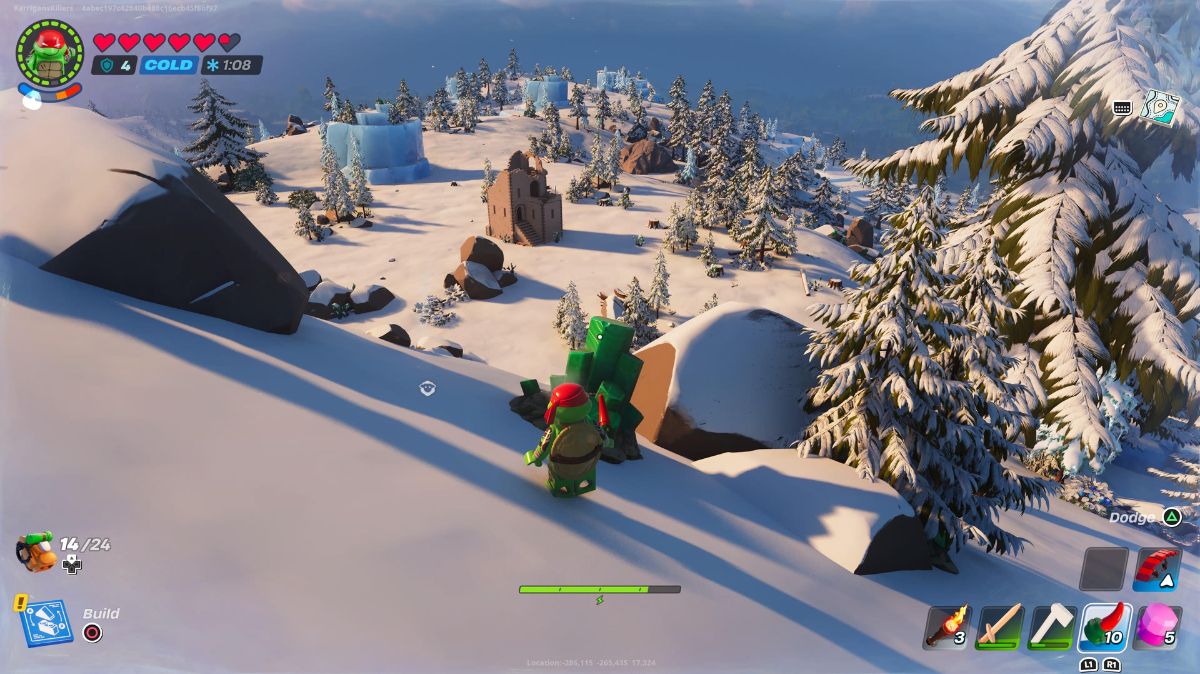
Task: Click the turtle character portrait
Action: 49,52
